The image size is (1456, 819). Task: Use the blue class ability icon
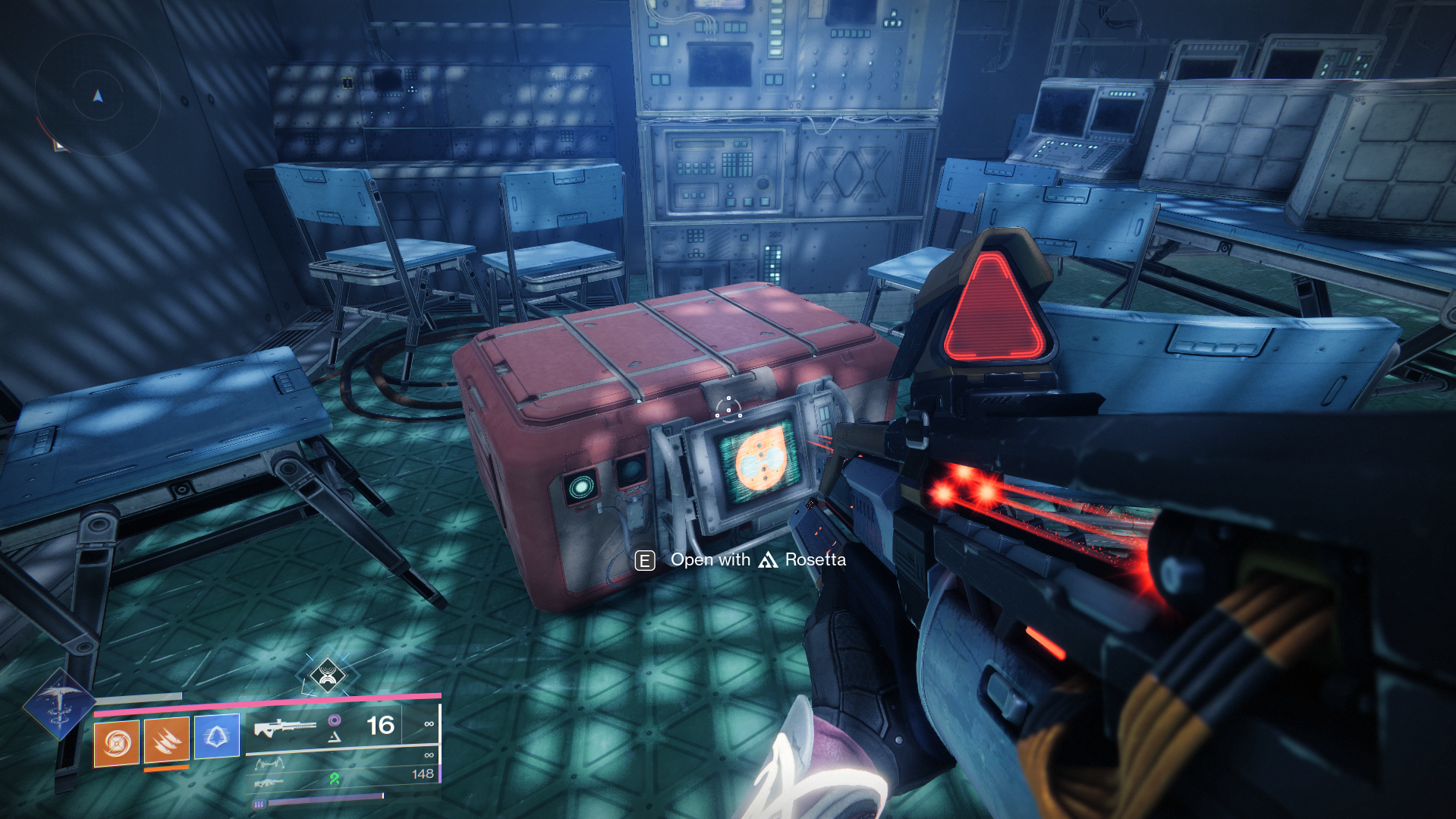tap(216, 736)
